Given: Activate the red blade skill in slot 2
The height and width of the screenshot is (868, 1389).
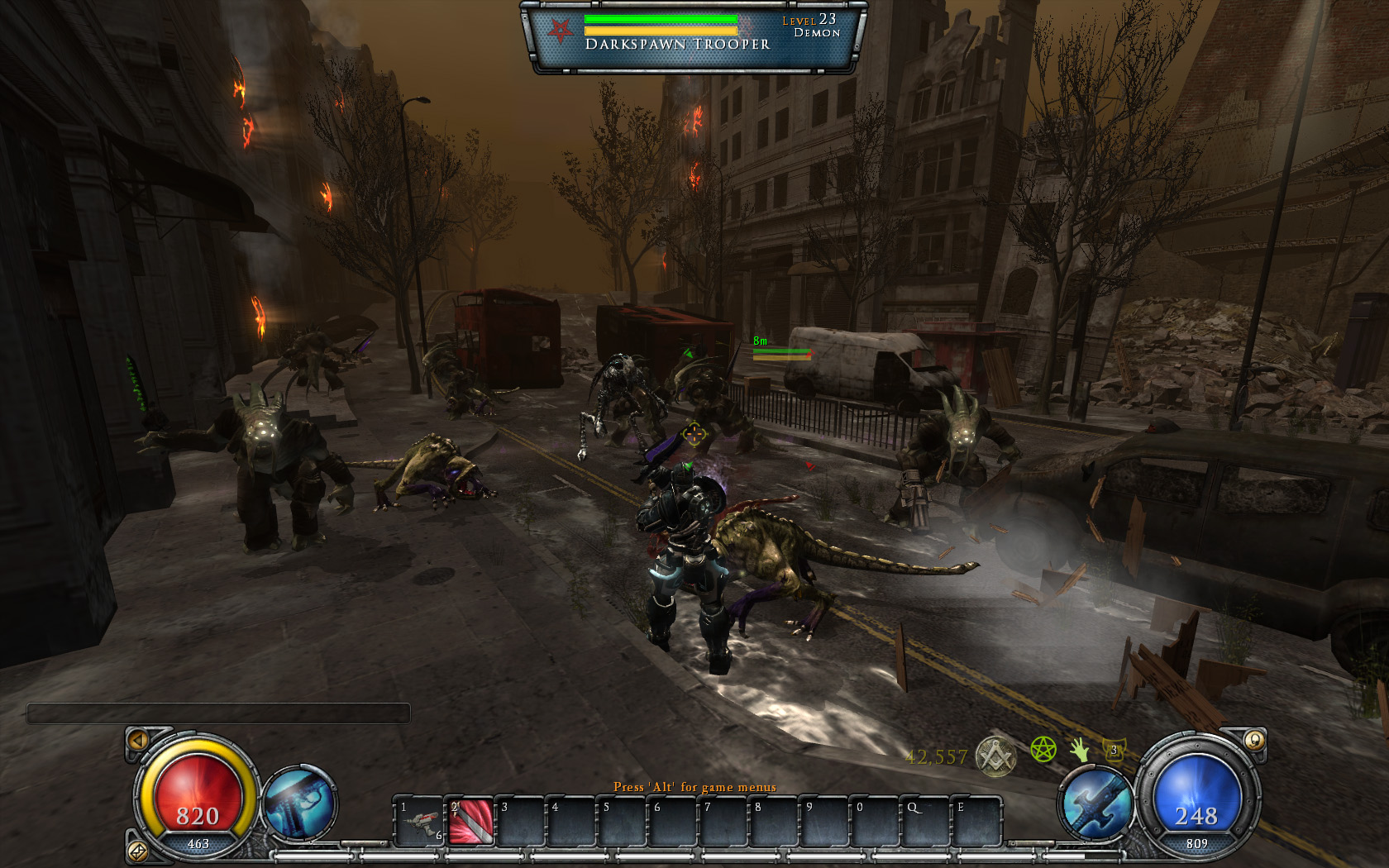Looking at the screenshot, I should (x=470, y=821).
